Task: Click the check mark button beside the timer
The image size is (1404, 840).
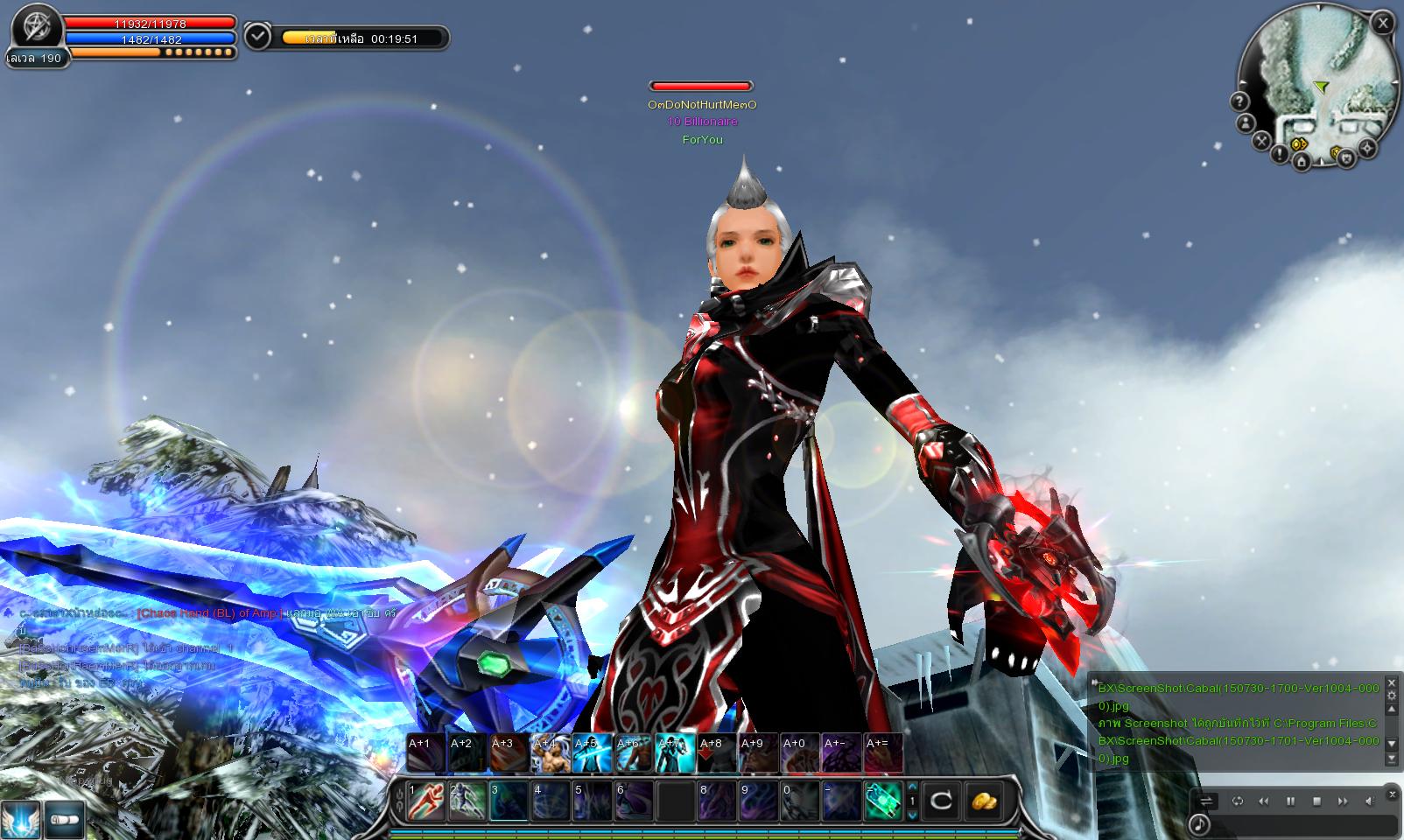Action: pos(258,37)
